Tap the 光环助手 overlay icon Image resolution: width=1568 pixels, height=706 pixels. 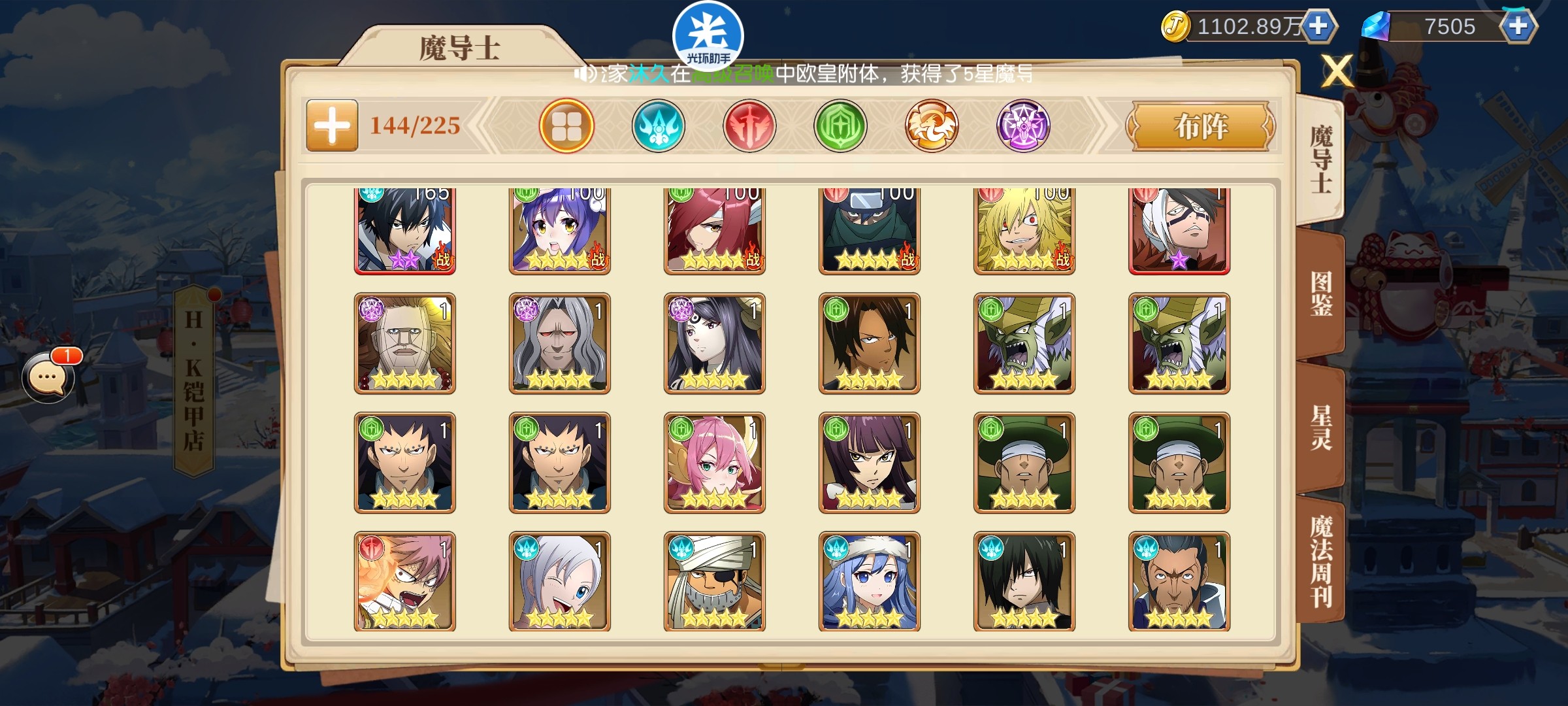pos(708,36)
